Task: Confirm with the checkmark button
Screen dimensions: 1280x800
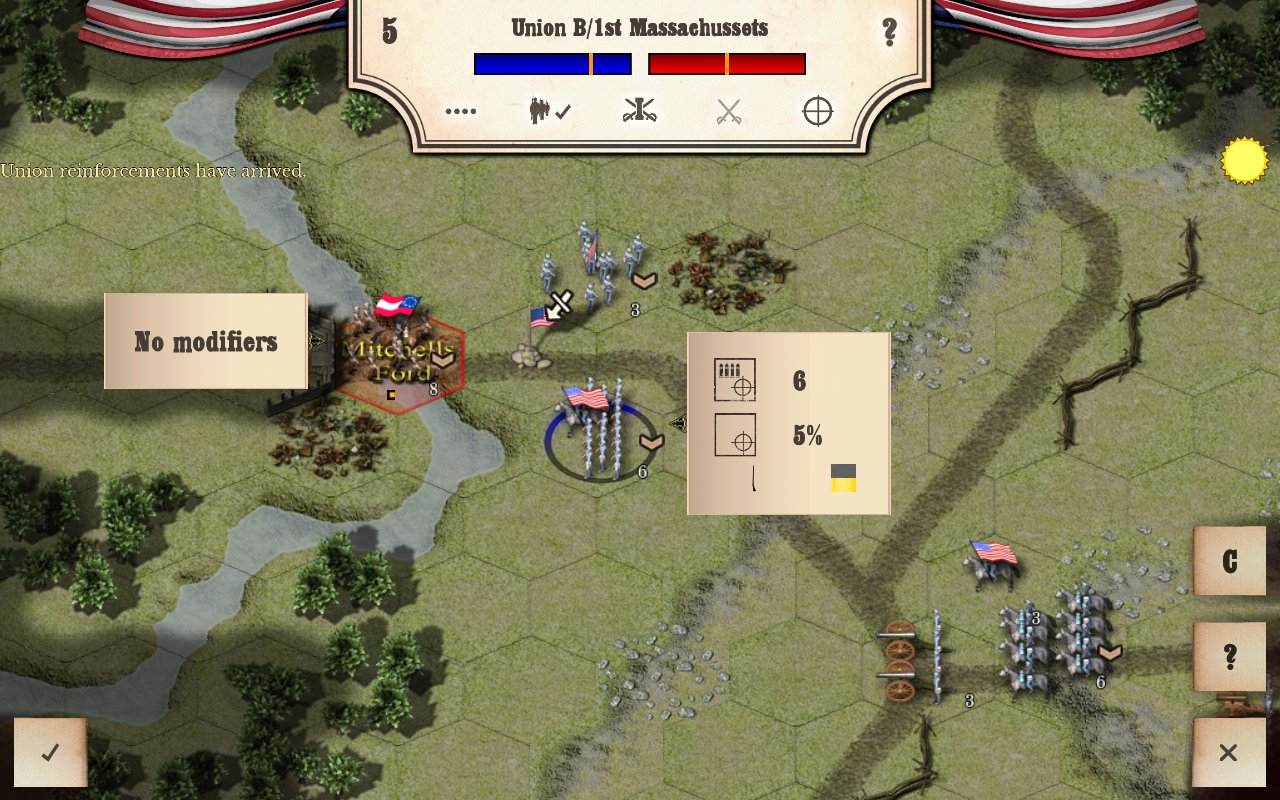Action: (x=50, y=753)
